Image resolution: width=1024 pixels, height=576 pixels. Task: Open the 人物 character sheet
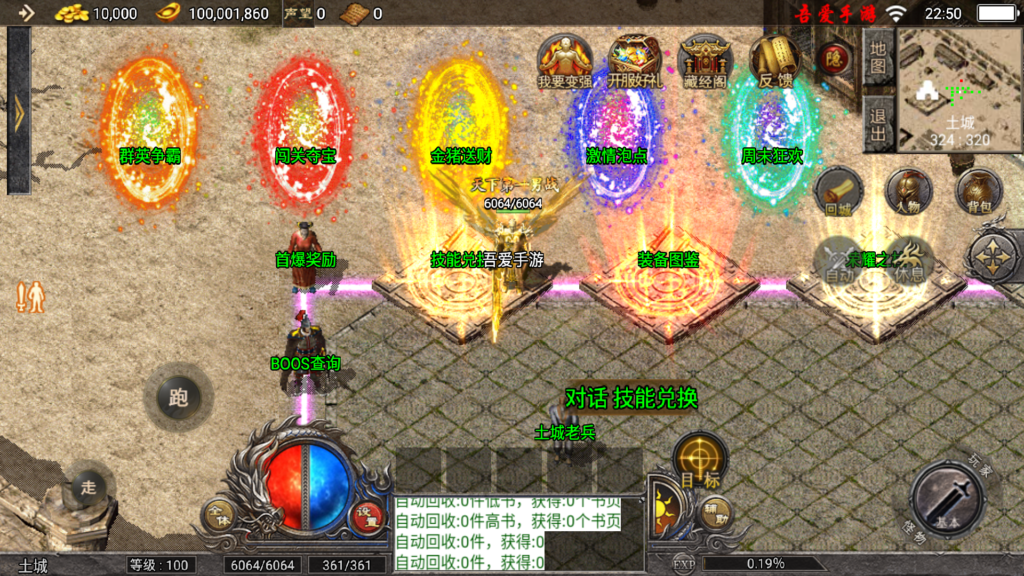[x=908, y=190]
